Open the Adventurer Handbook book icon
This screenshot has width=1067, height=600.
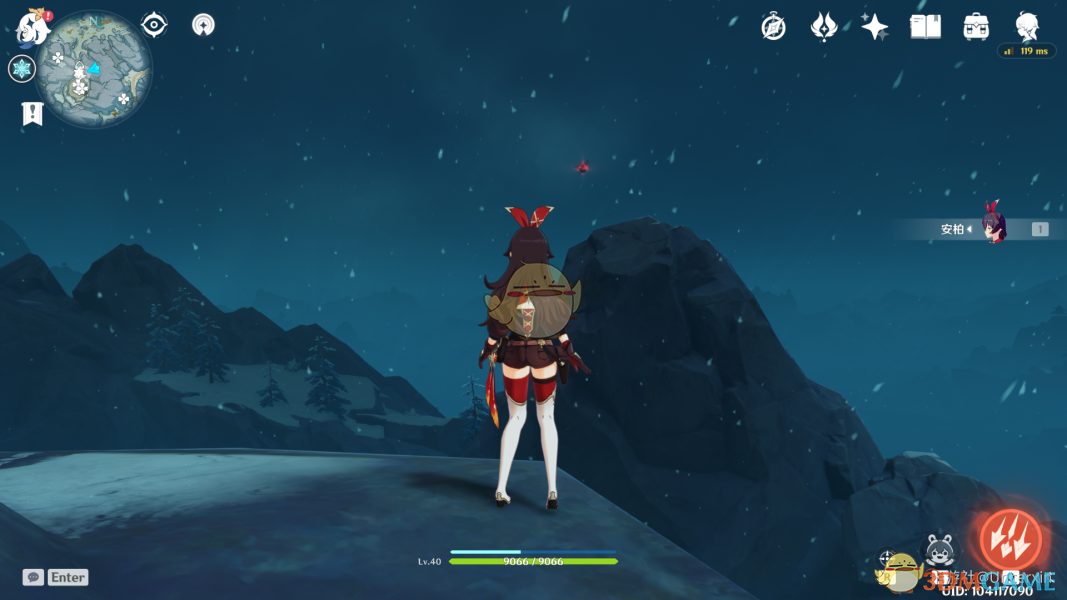[x=925, y=27]
